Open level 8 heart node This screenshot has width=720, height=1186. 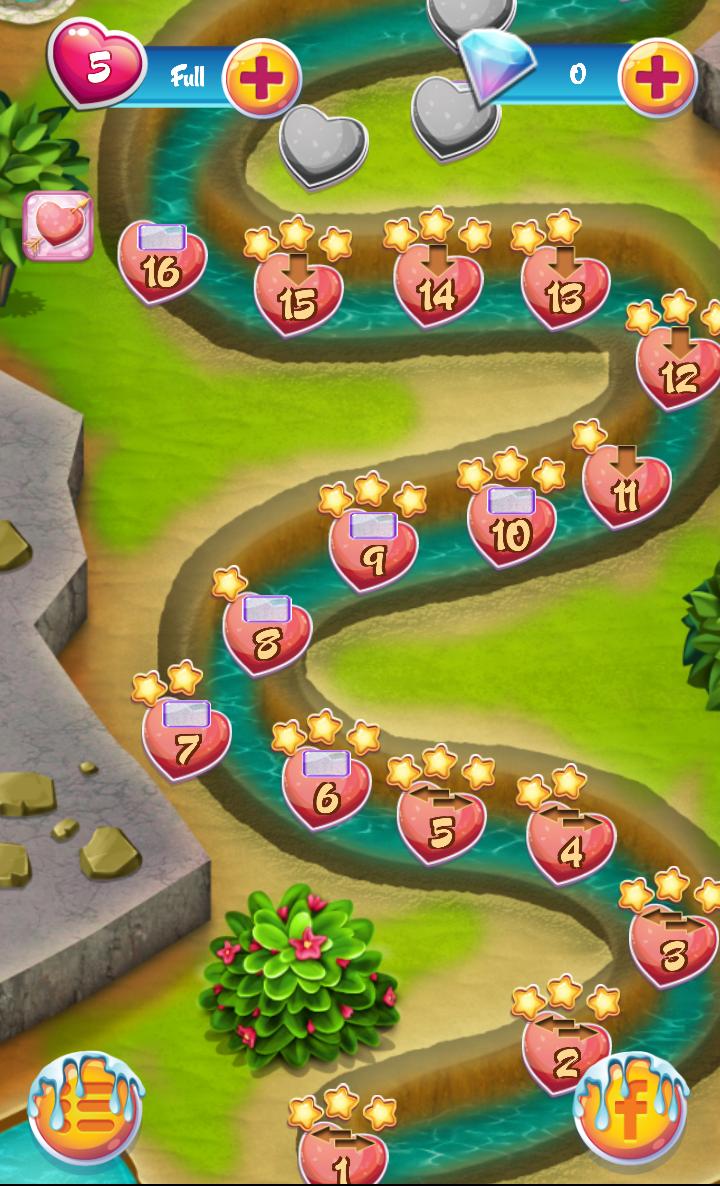coord(267,635)
